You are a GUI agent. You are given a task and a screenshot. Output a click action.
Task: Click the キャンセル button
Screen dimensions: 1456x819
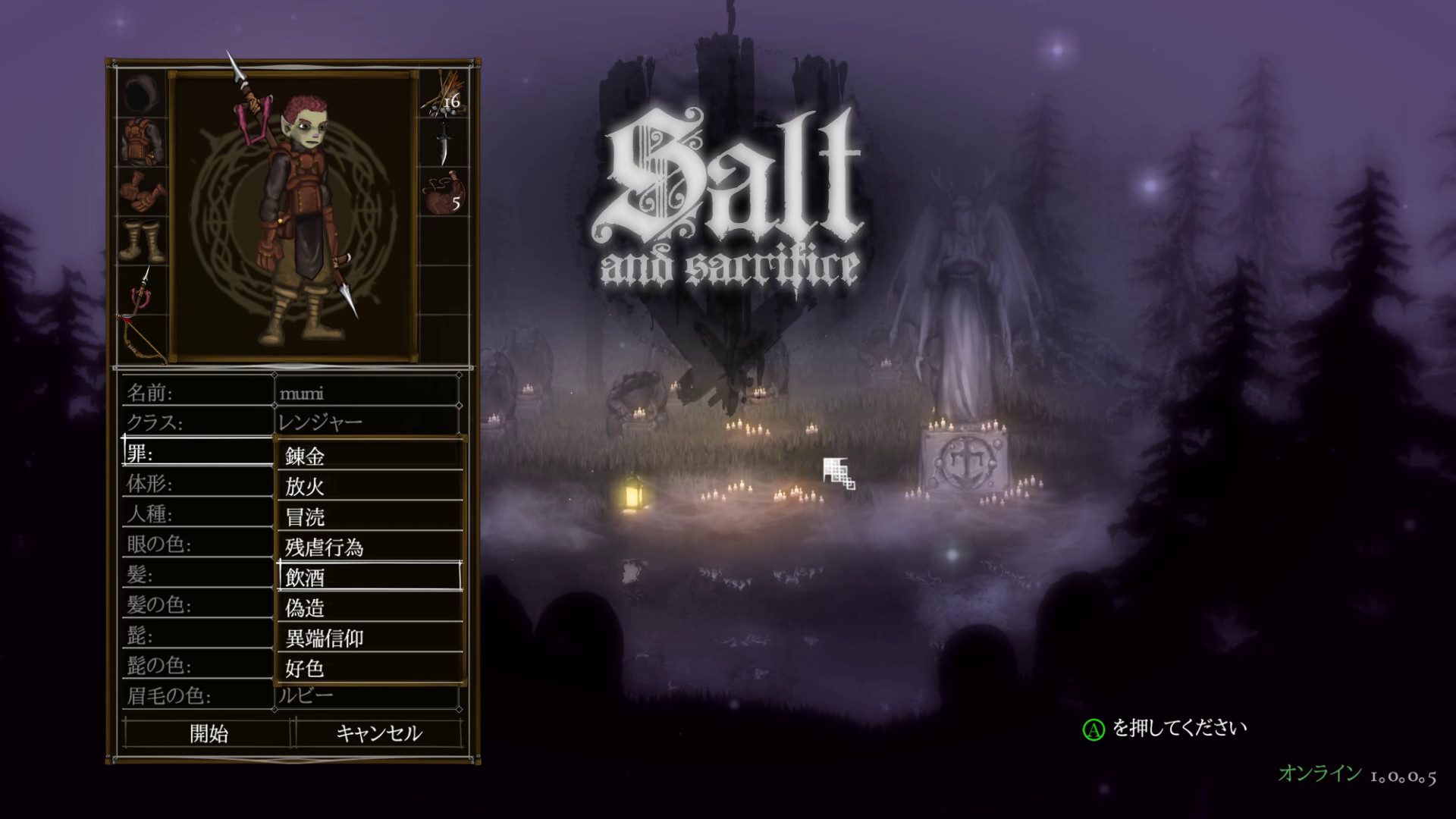tap(378, 733)
